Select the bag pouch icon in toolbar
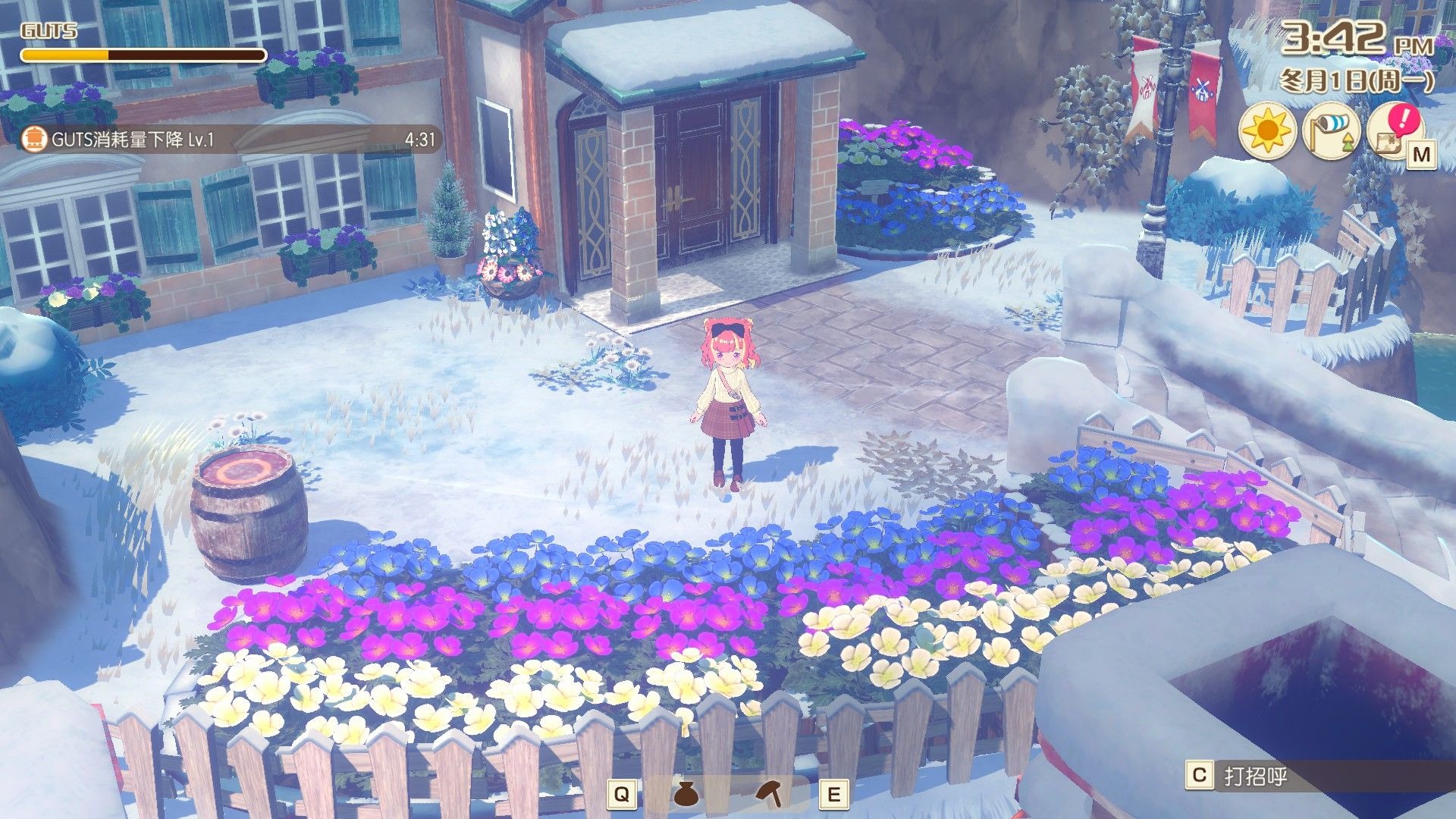The width and height of the screenshot is (1456, 819). click(685, 794)
